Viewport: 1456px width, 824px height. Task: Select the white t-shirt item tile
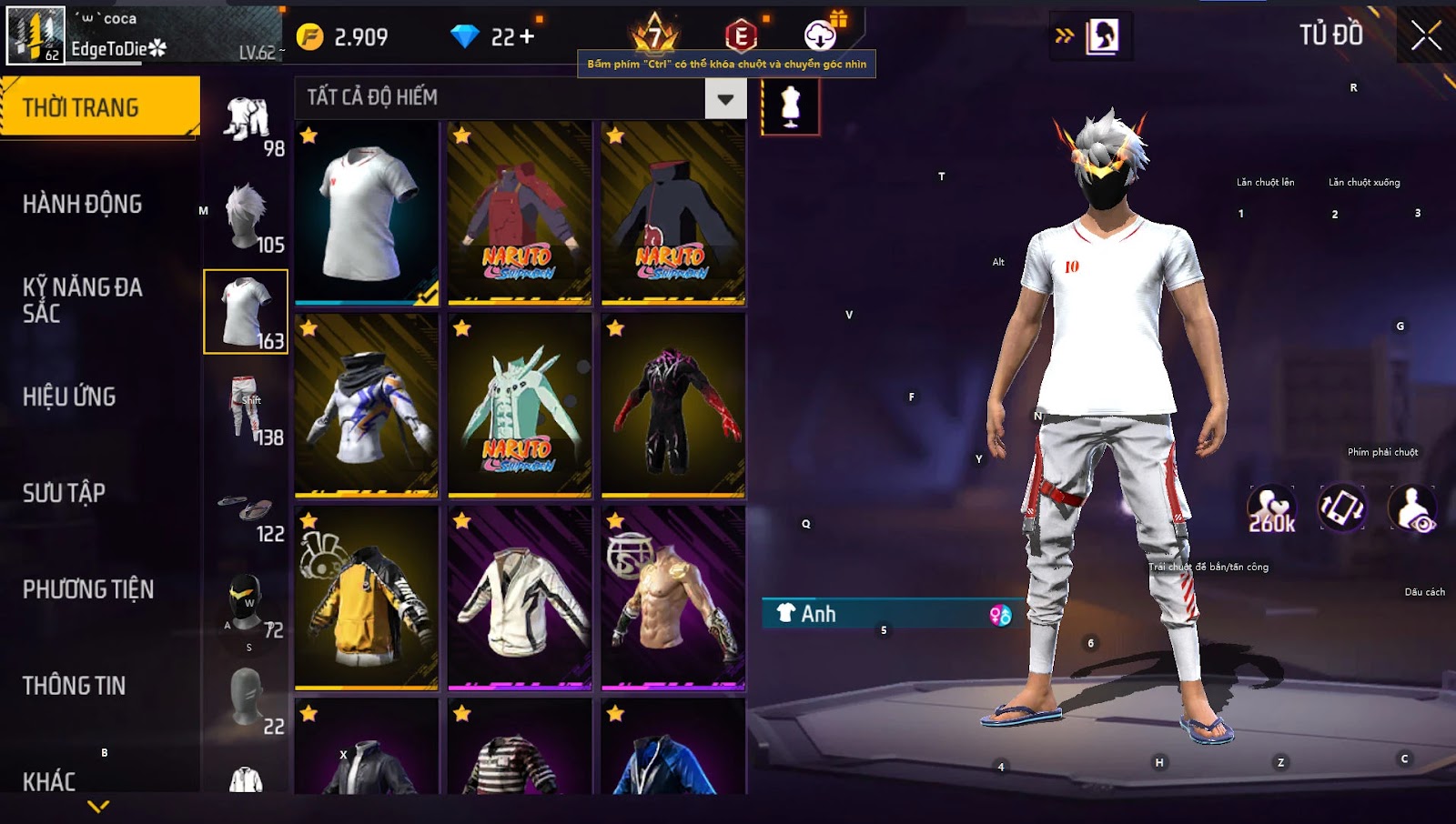[367, 214]
